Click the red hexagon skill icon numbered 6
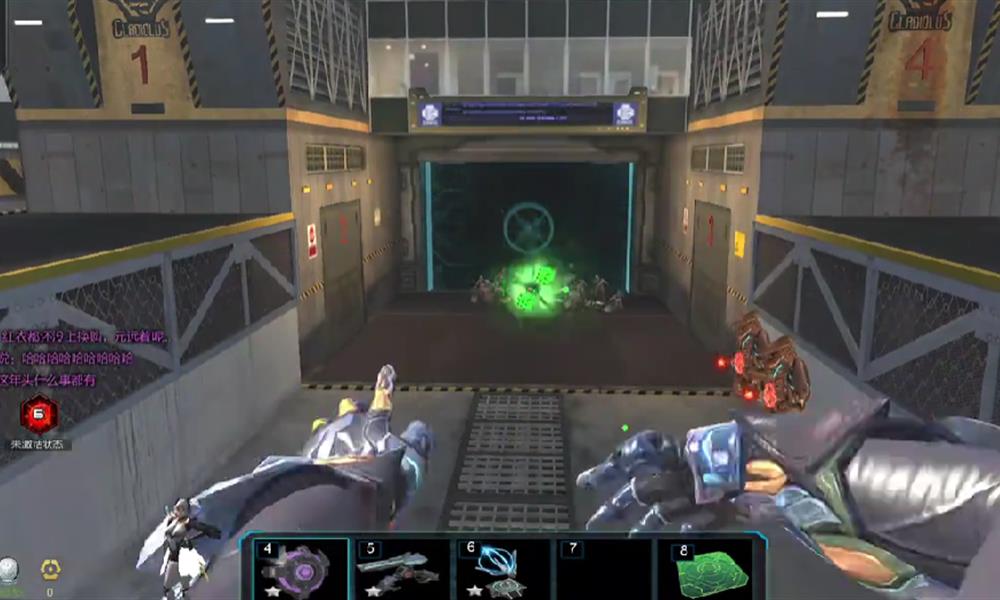 coord(41,413)
